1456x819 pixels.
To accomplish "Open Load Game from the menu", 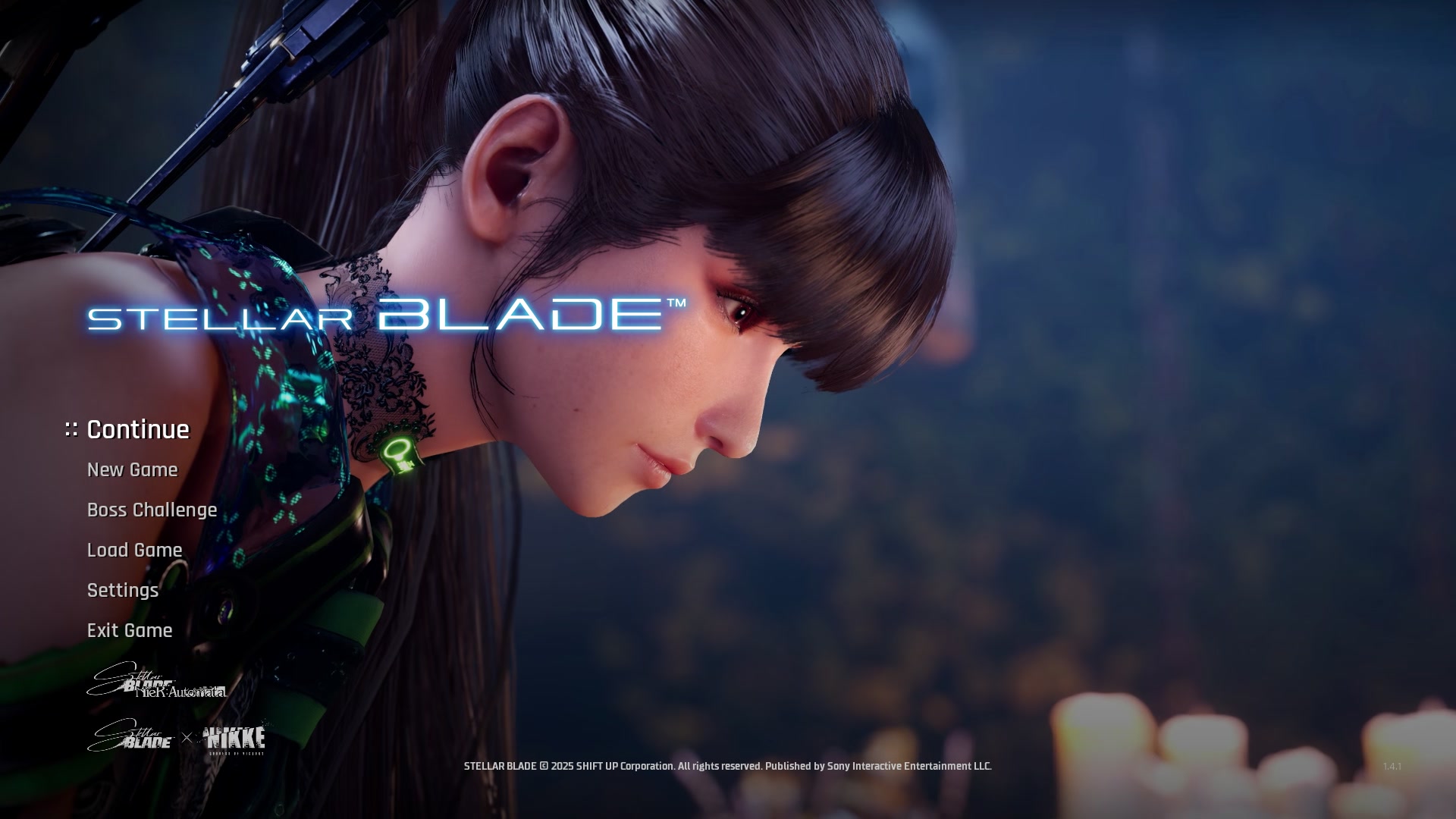I will point(133,550).
